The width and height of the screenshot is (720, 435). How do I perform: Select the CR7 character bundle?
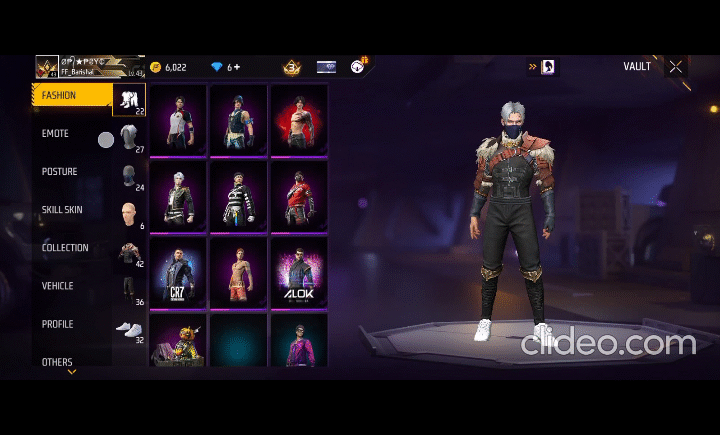coord(177,272)
